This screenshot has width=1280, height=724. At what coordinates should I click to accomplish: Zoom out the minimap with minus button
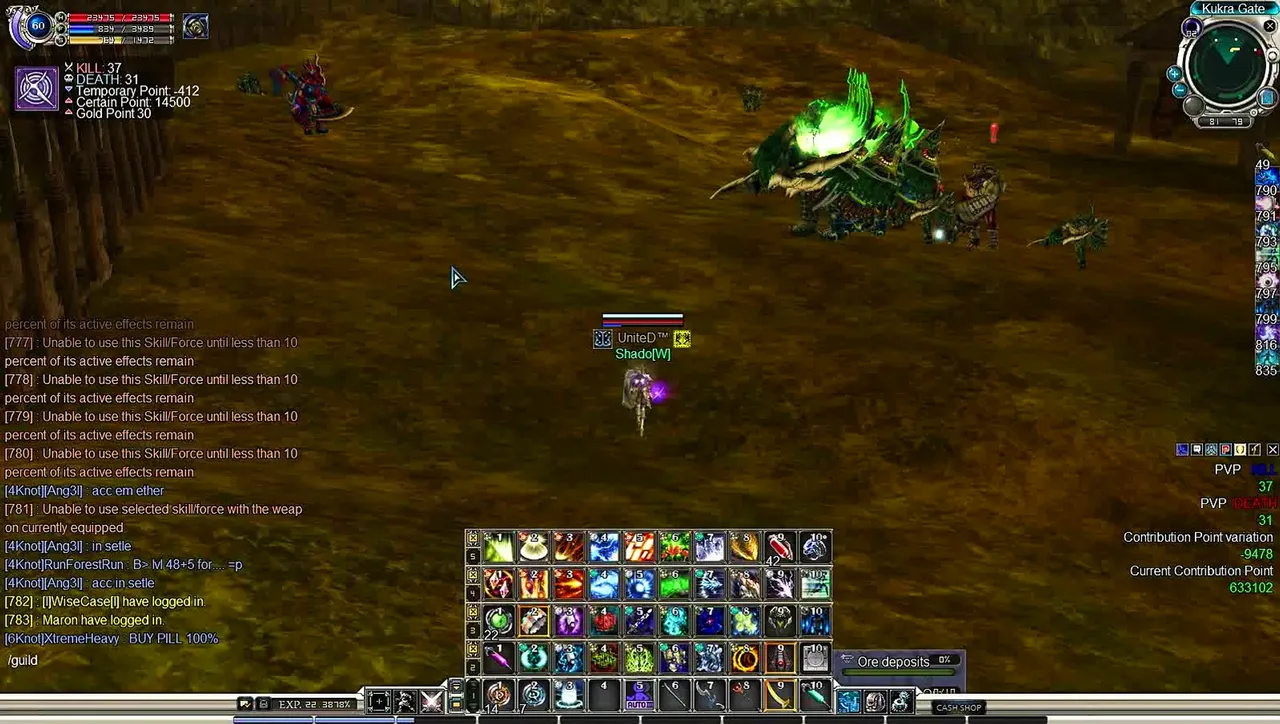[1179, 90]
